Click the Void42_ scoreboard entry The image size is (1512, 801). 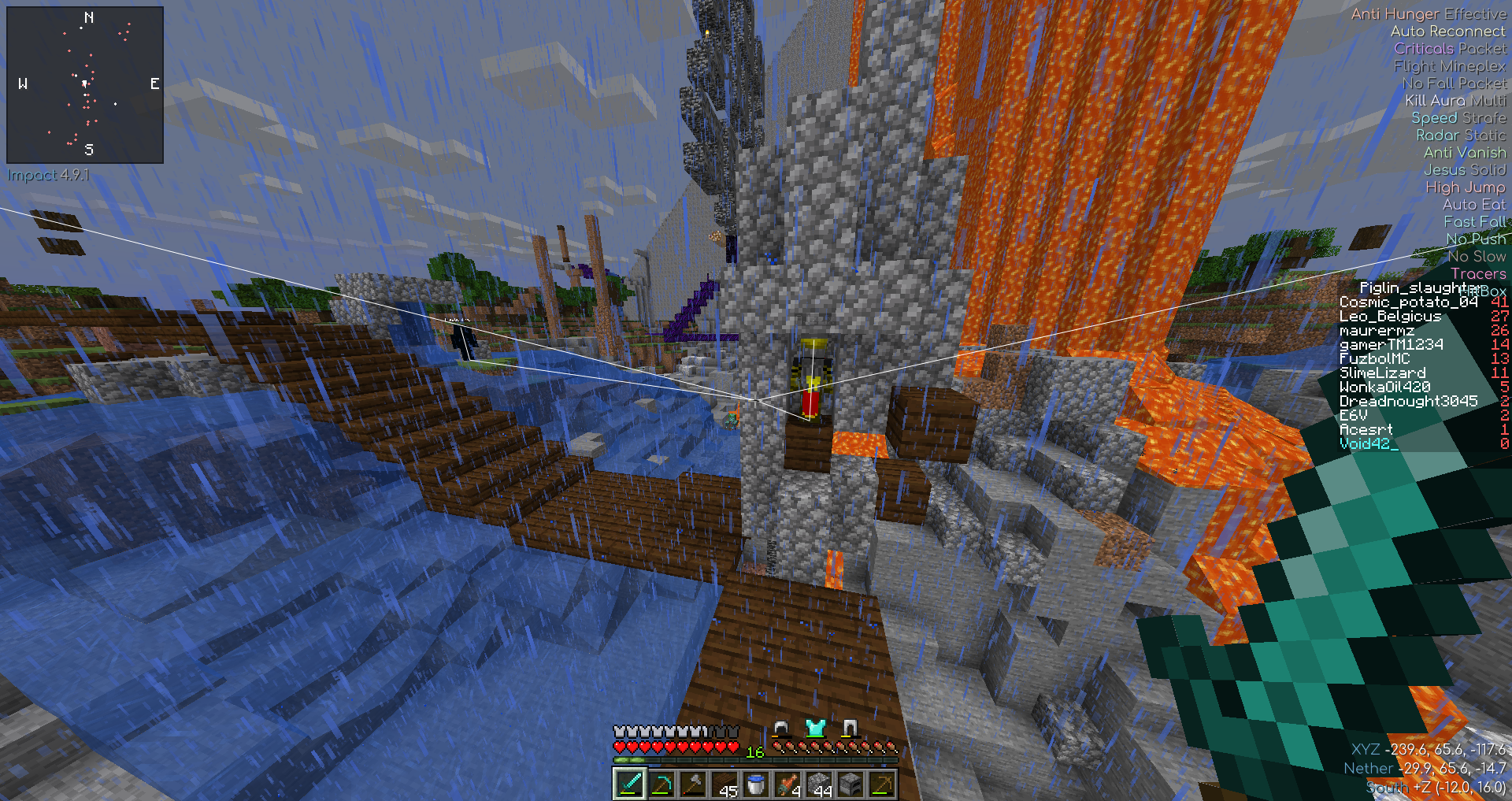(x=1369, y=444)
